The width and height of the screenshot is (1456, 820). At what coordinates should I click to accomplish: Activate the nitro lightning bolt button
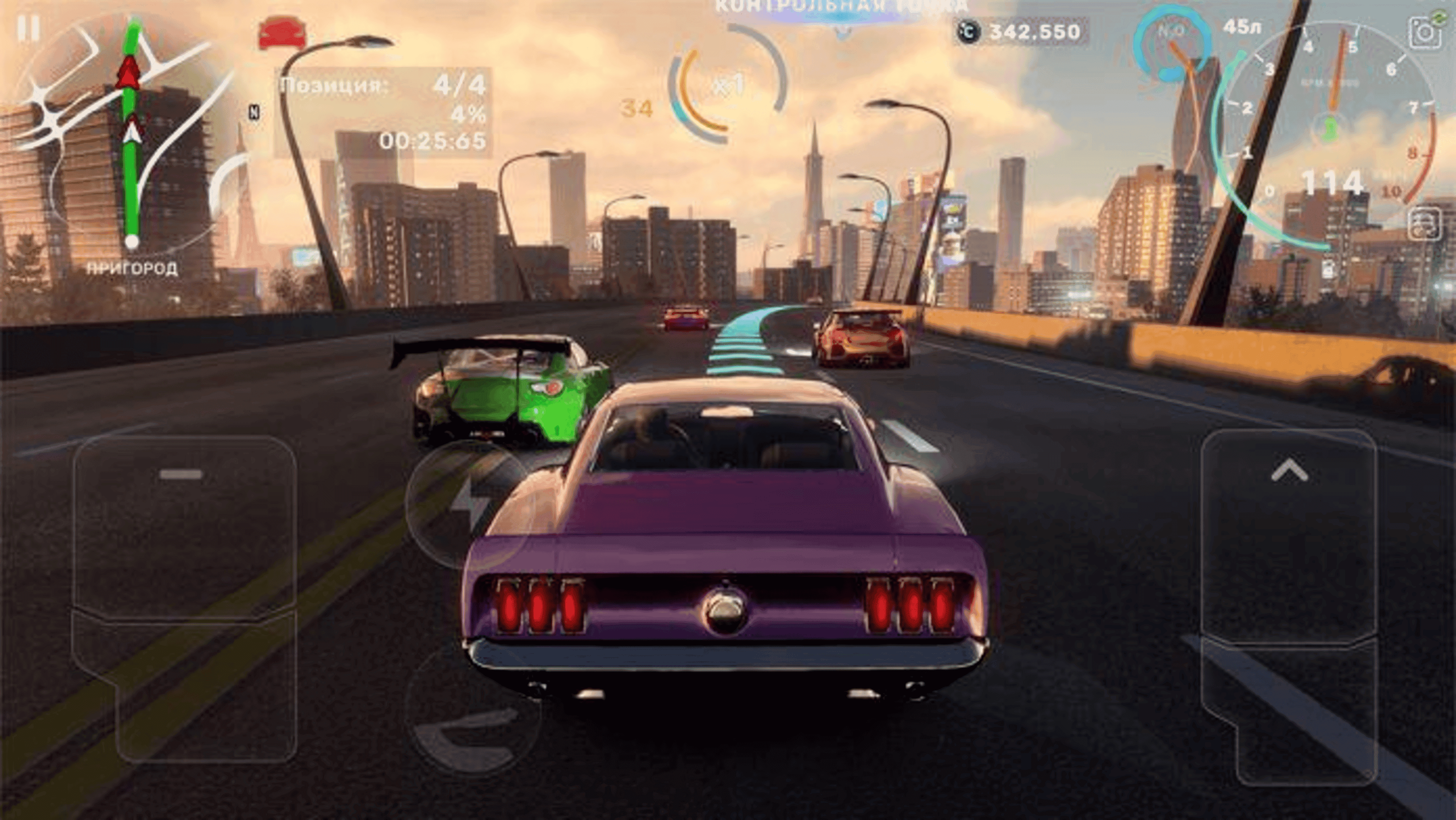[x=469, y=503]
